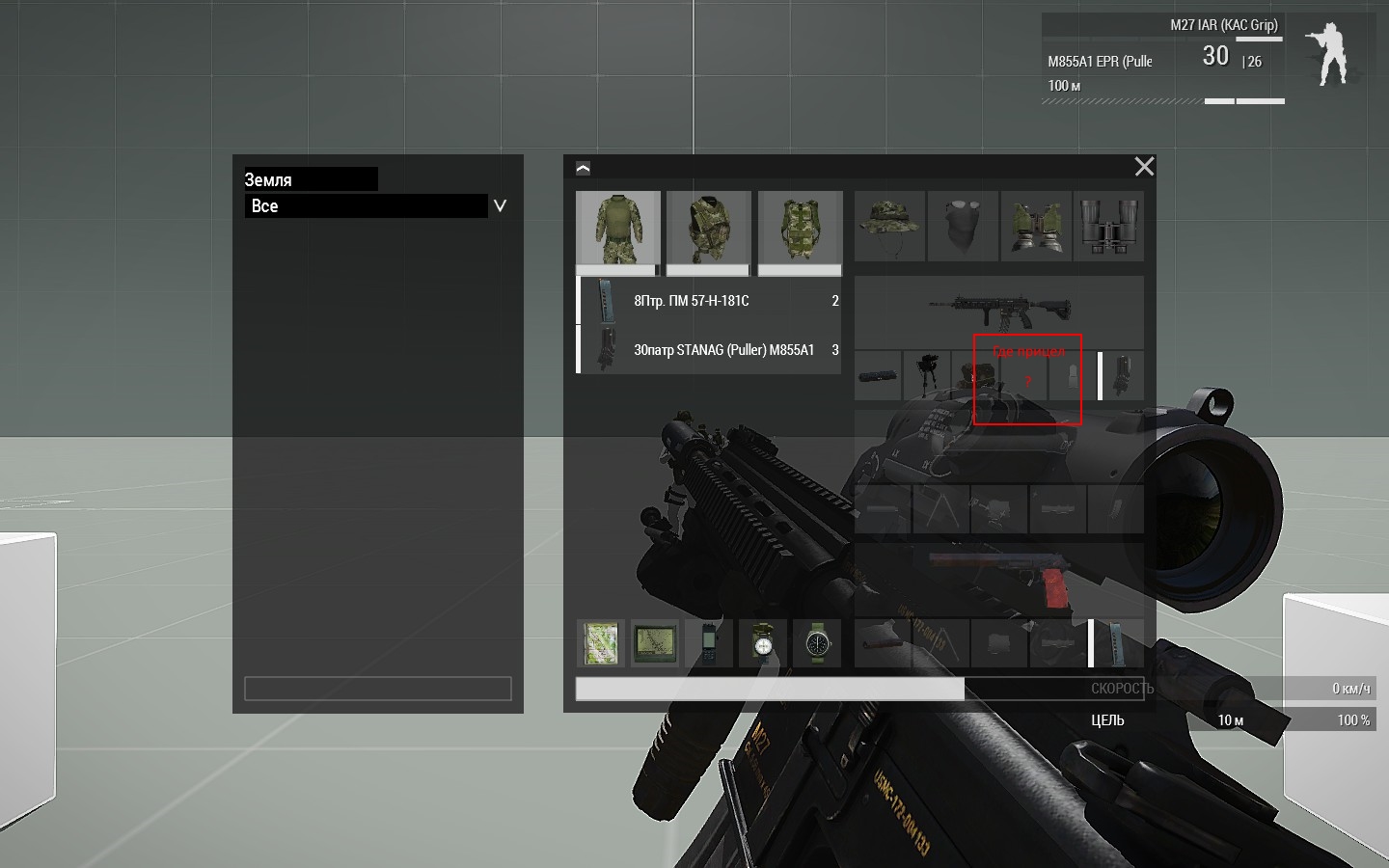Select the binoculars slot
This screenshot has height=868, width=1389.
pyautogui.click(x=1108, y=226)
